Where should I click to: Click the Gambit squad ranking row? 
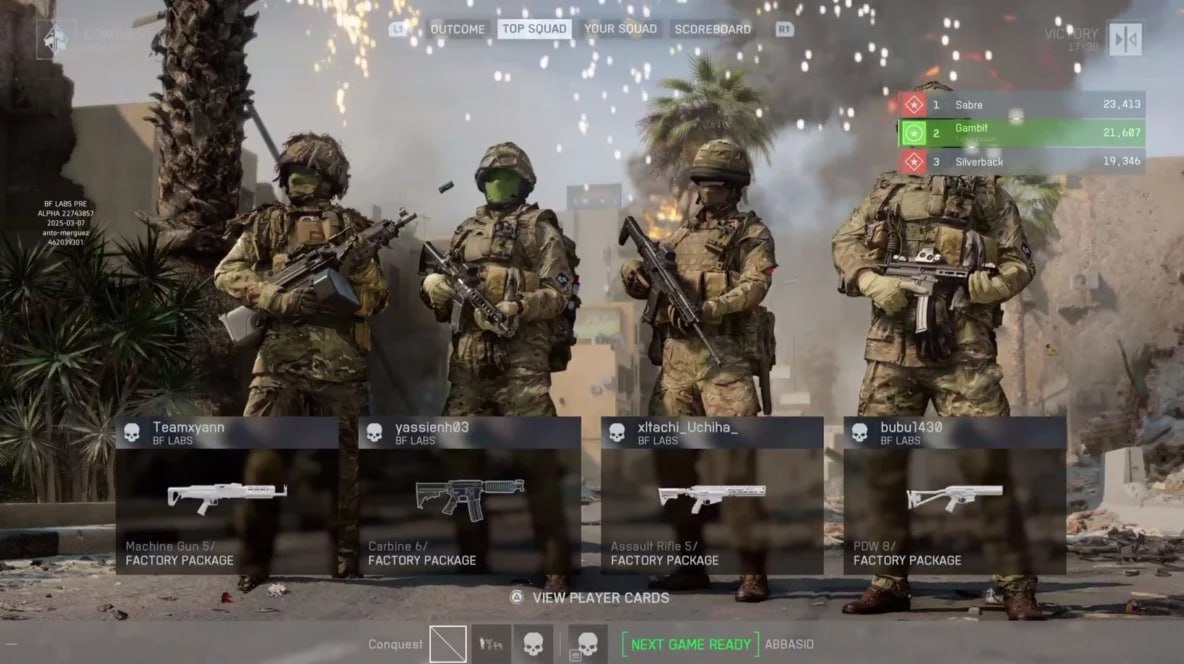click(1022, 132)
